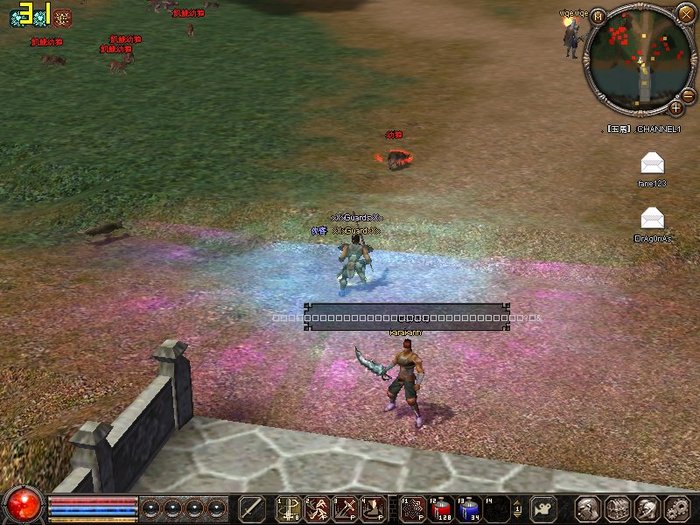The height and width of the screenshot is (525, 700).
Task: Open the treasure chest inventory
Action: [618, 508]
